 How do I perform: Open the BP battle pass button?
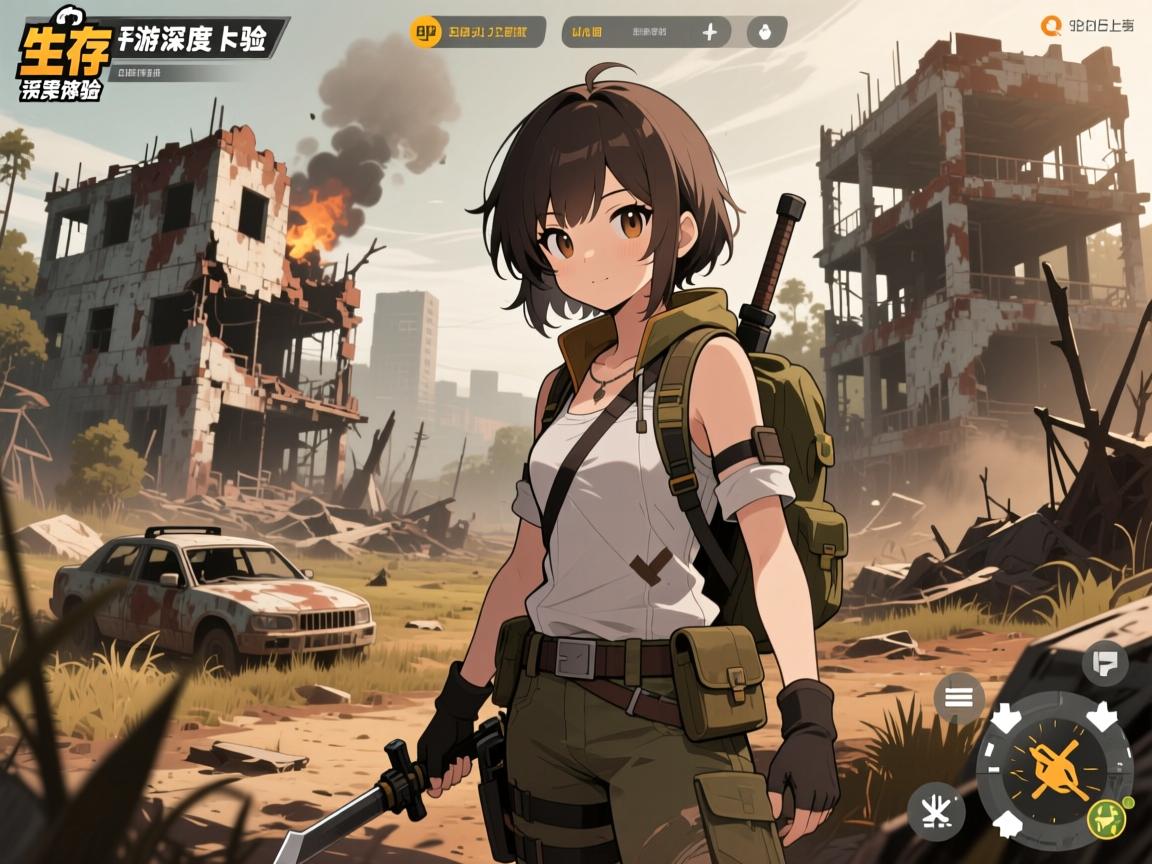point(427,31)
